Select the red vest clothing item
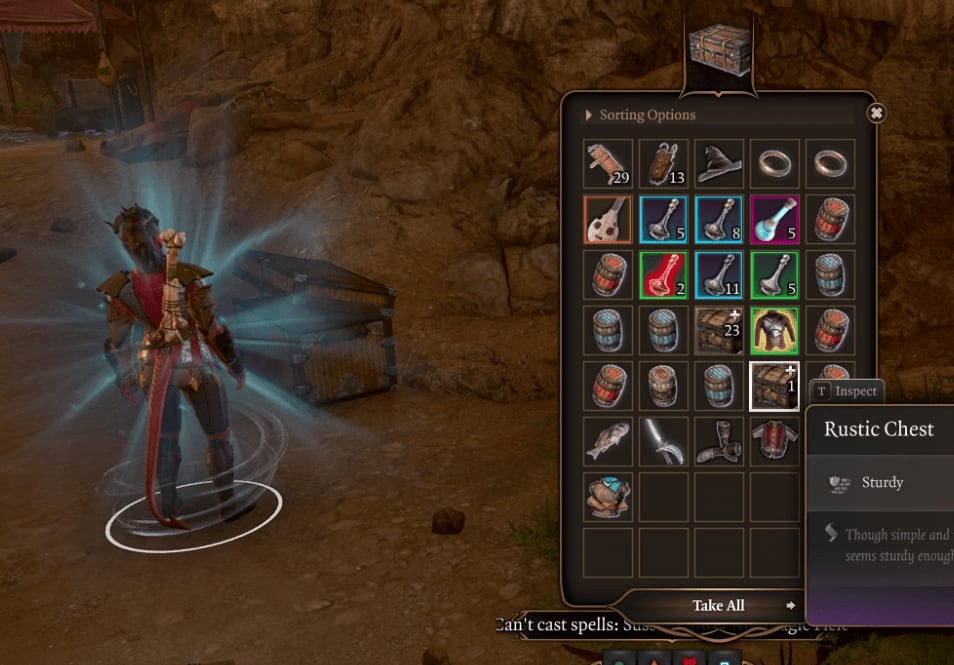Image resolution: width=954 pixels, height=665 pixels. (x=774, y=441)
